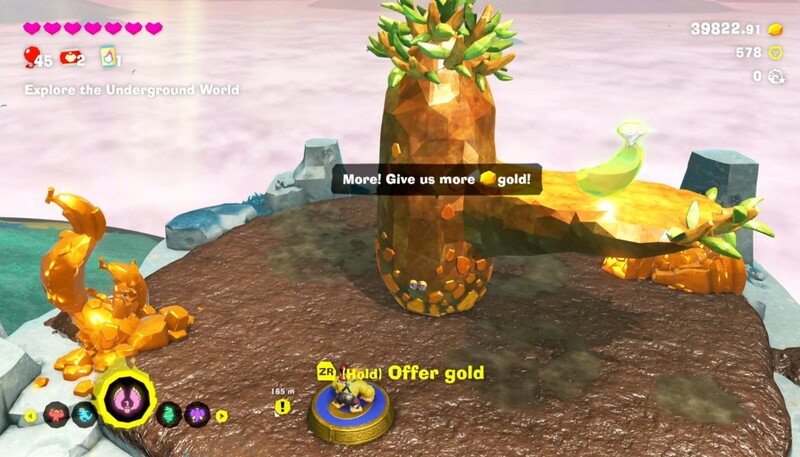Select the white fossil counter icon
This screenshot has width=800, height=457.
tap(775, 76)
